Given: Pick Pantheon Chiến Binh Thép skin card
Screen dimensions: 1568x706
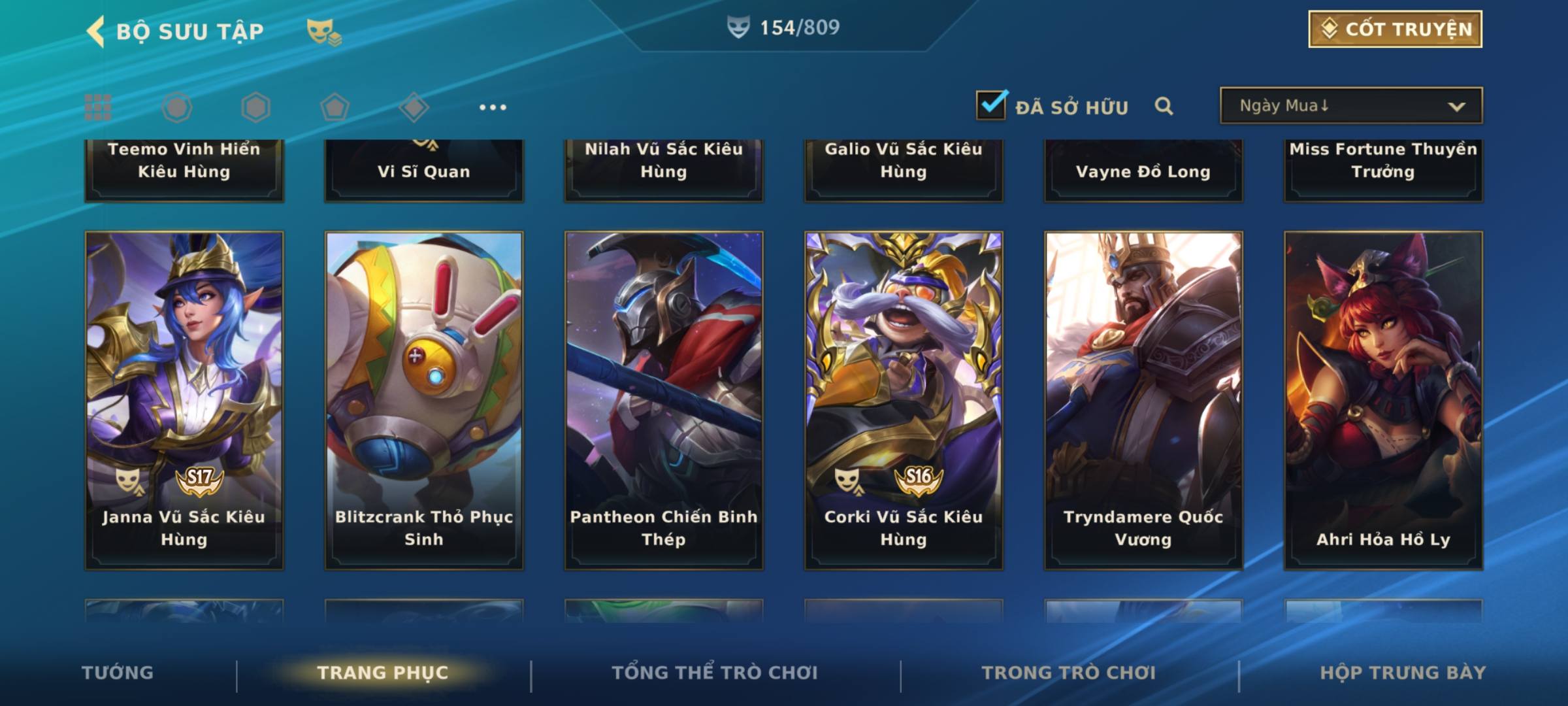Looking at the screenshot, I should click(664, 400).
